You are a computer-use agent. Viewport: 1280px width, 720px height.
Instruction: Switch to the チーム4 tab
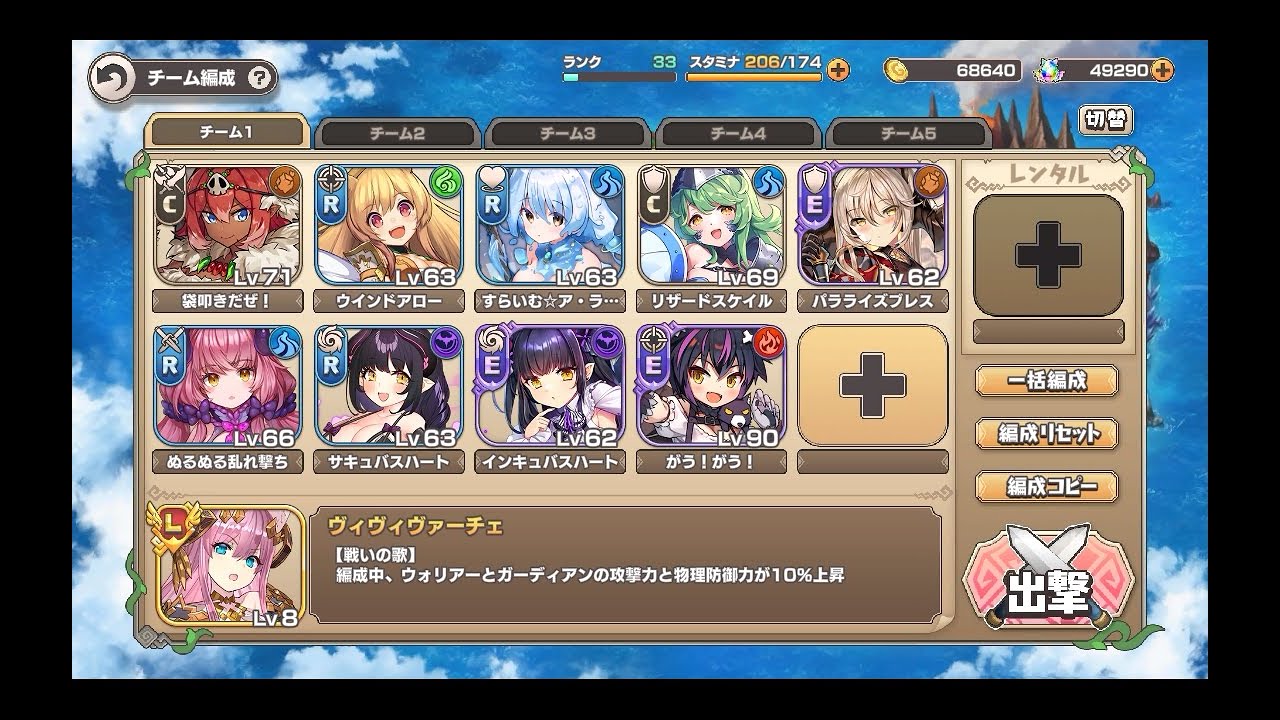click(738, 134)
